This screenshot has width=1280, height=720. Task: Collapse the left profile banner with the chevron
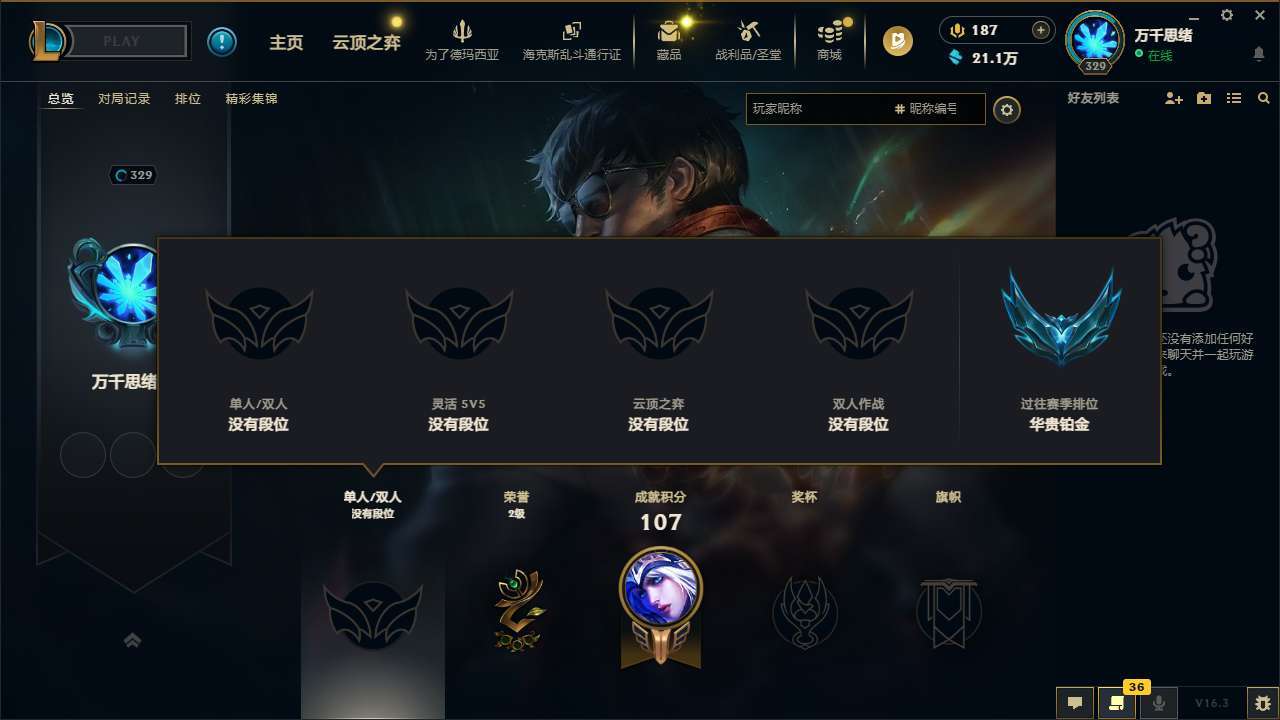(133, 639)
